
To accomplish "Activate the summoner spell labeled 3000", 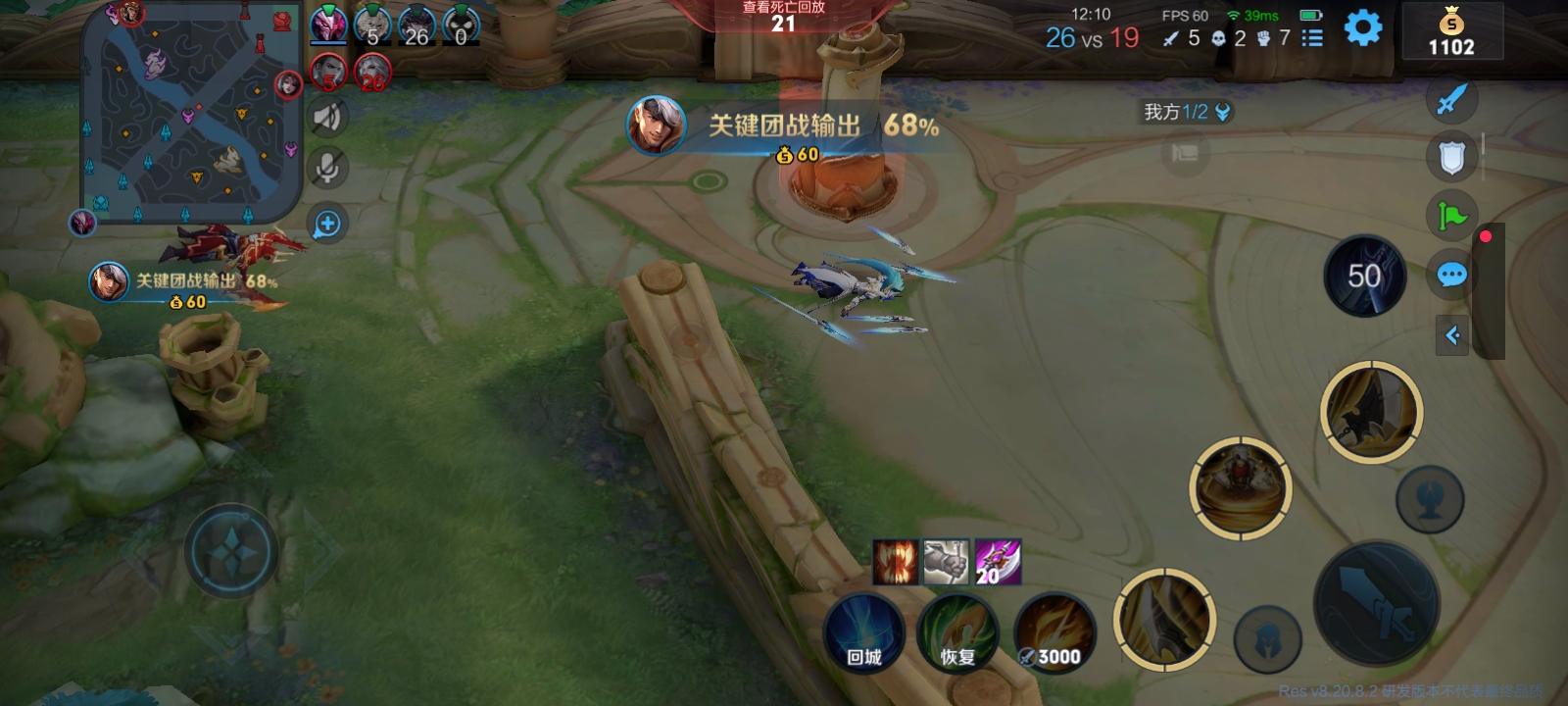I will pos(1053,634).
